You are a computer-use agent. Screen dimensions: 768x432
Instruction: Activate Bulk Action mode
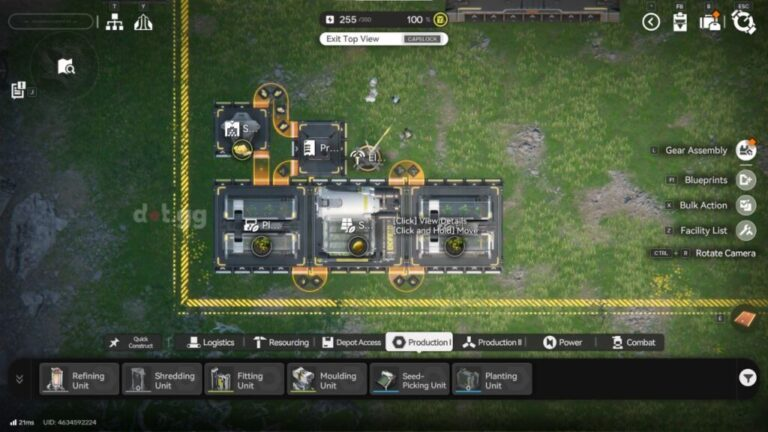pyautogui.click(x=746, y=205)
